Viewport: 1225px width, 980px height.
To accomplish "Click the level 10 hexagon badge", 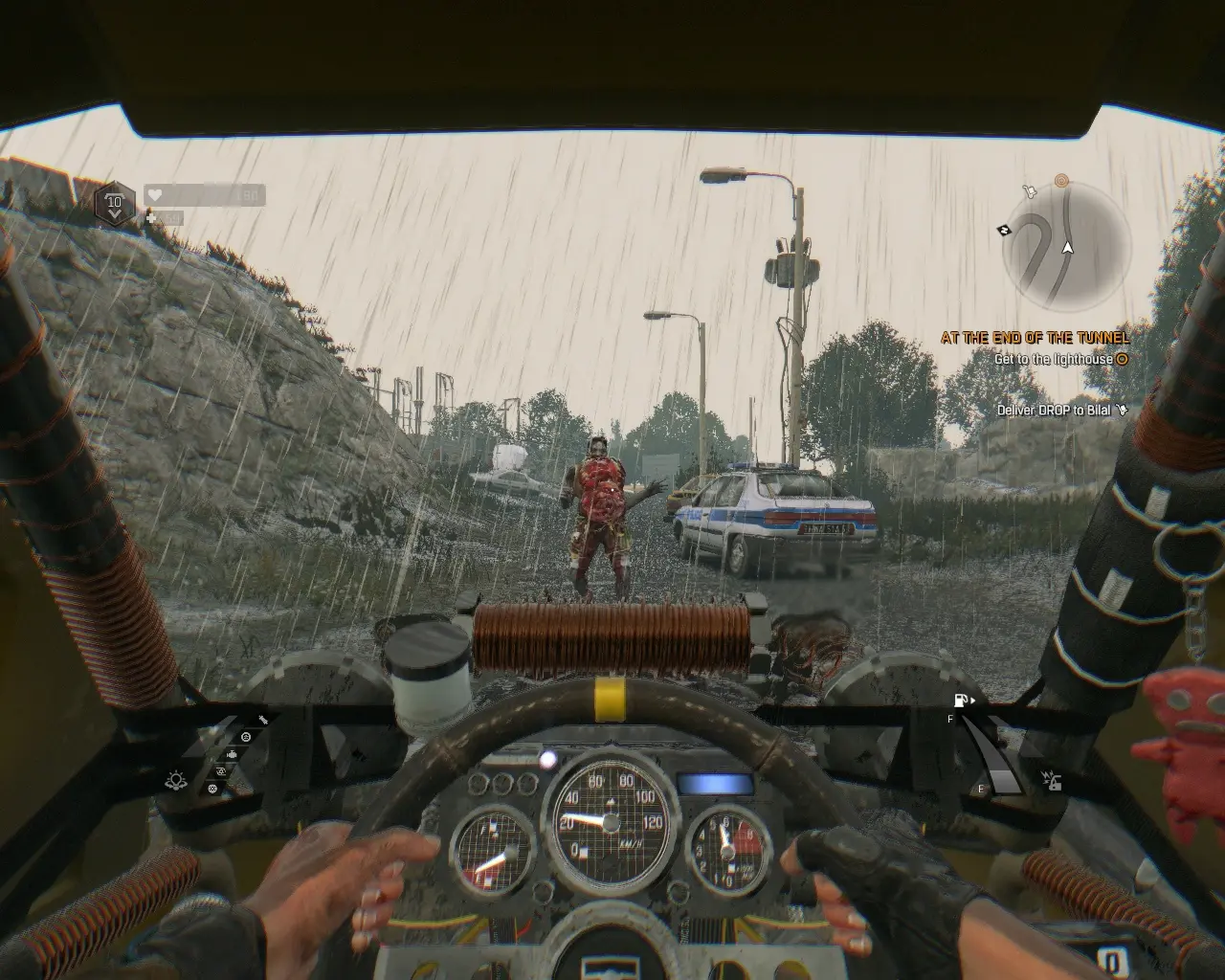I will (115, 202).
